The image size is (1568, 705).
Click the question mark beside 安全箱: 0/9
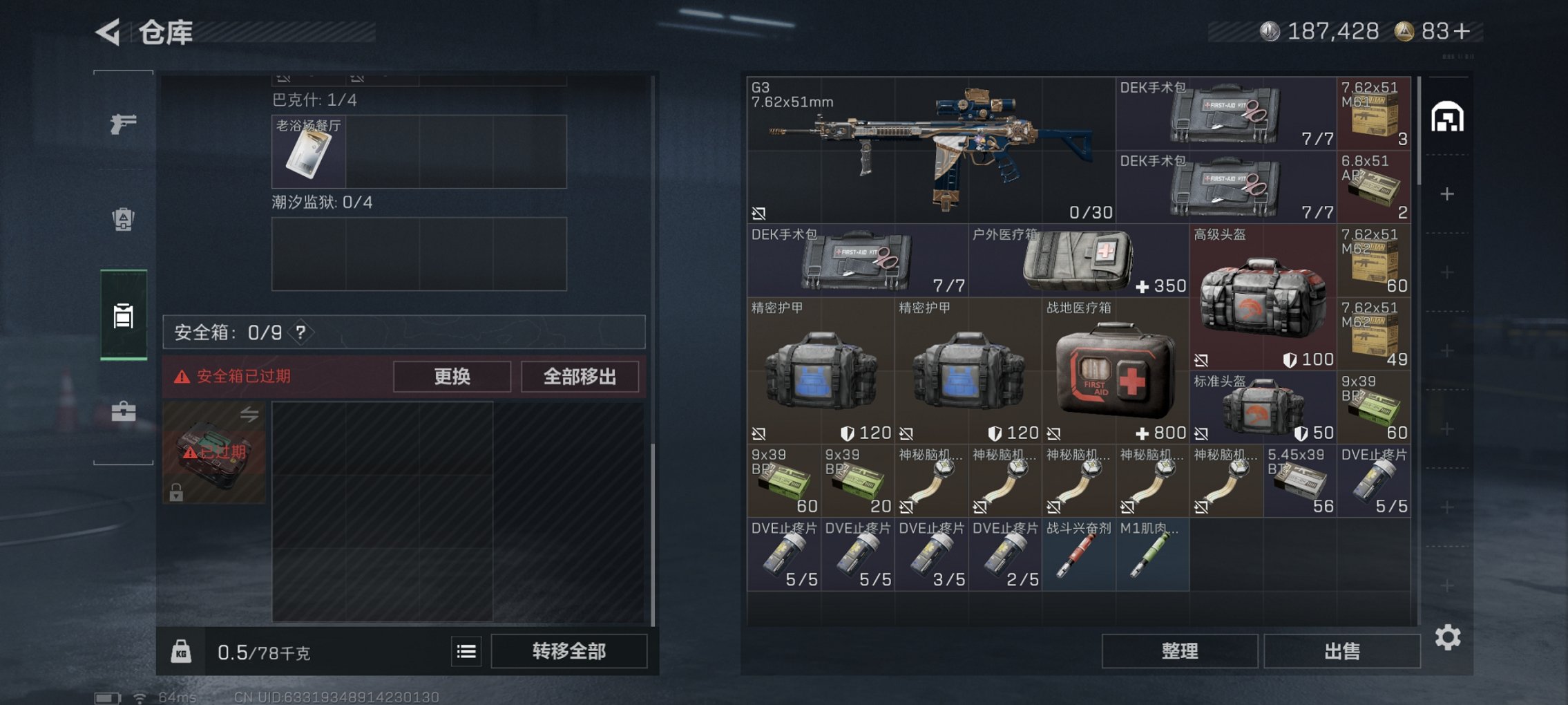click(302, 332)
